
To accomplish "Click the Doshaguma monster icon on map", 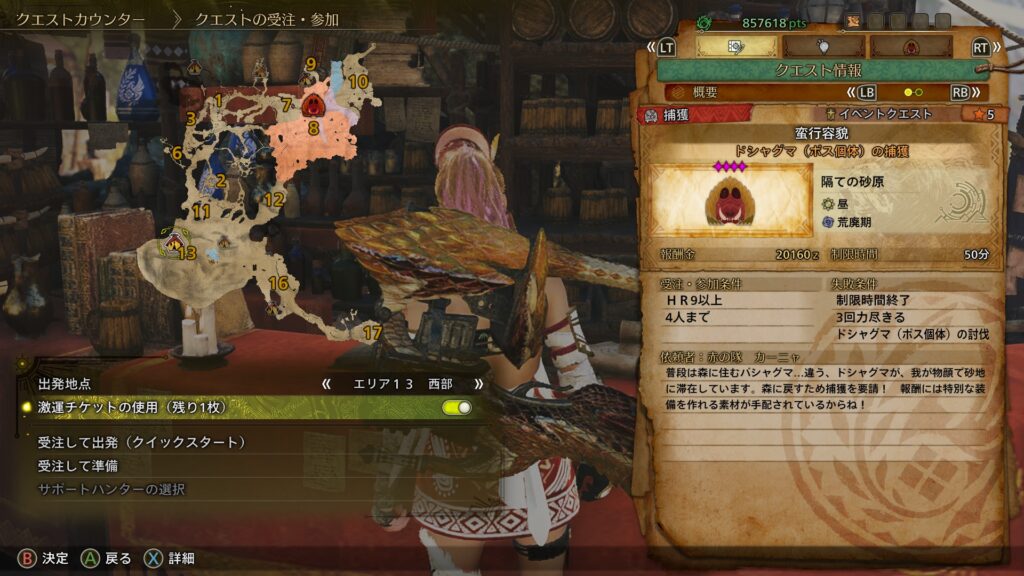I will 314,105.
